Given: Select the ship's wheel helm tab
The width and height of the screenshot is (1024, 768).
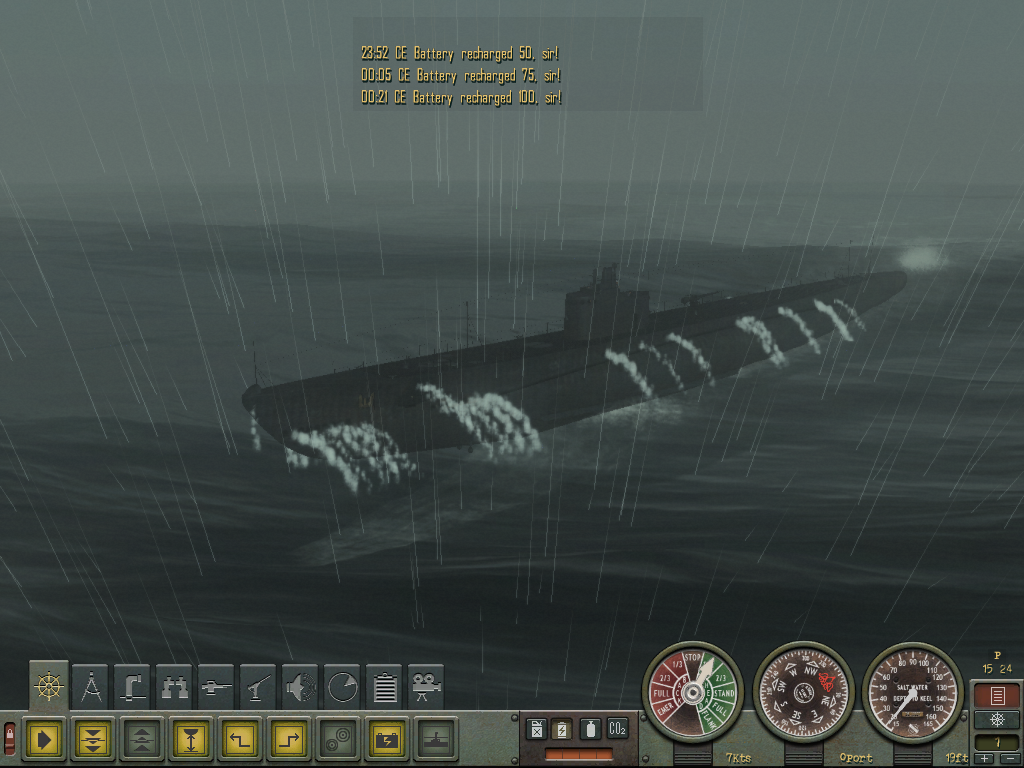Looking at the screenshot, I should coord(48,686).
